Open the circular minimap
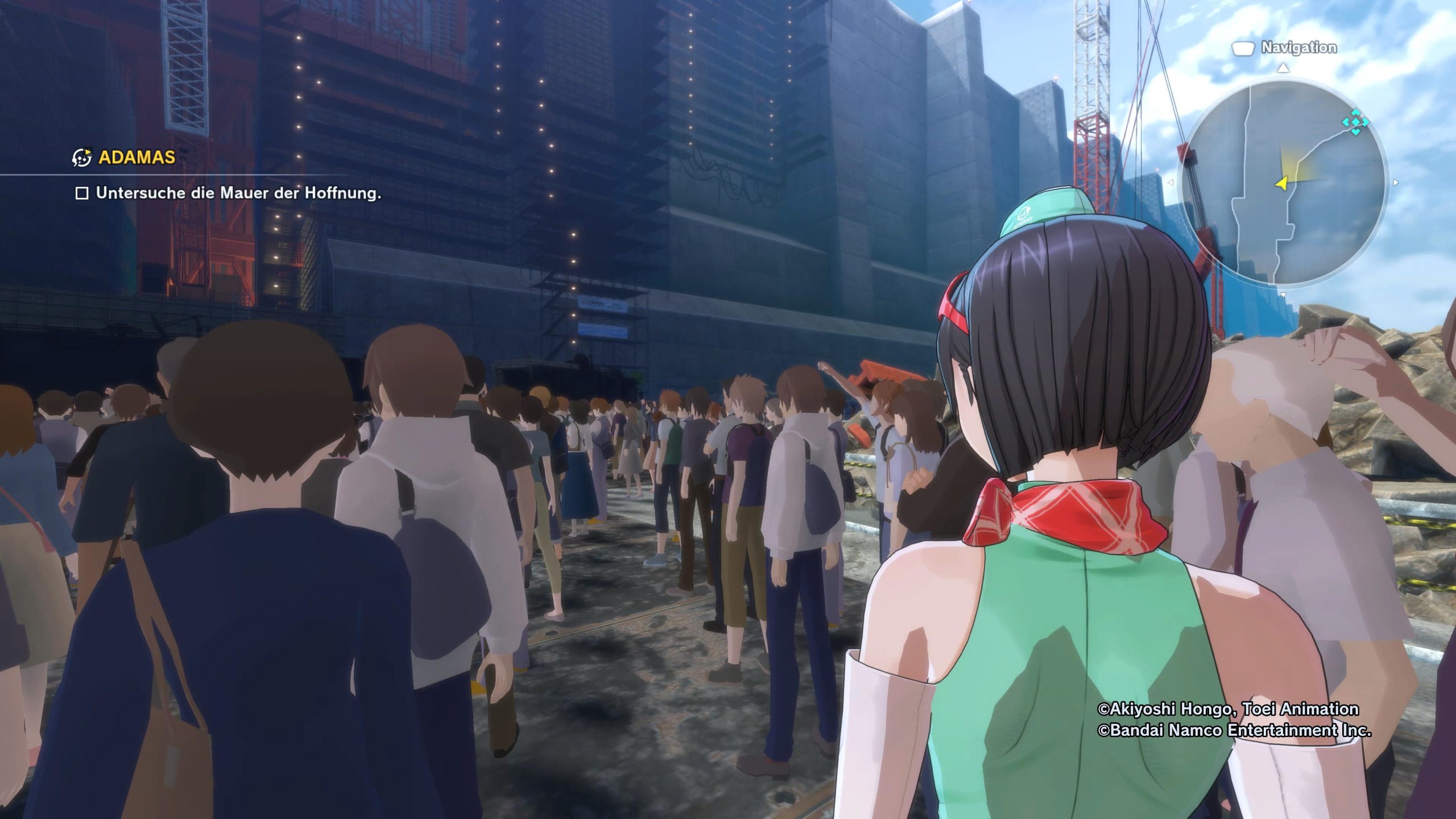The height and width of the screenshot is (819, 1456). click(x=1283, y=182)
